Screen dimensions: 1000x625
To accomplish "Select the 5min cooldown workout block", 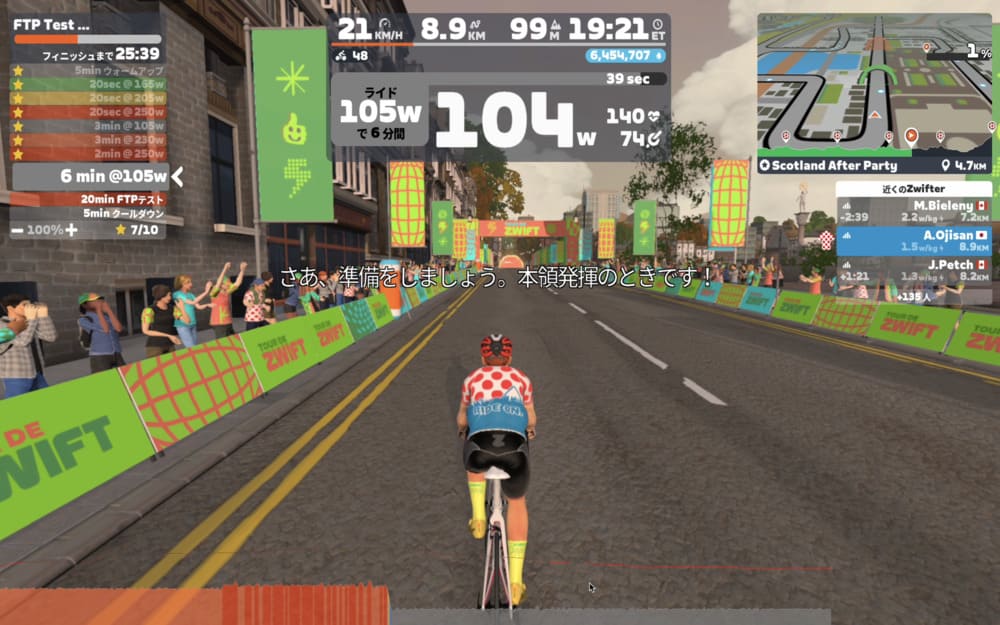I will pos(123,213).
